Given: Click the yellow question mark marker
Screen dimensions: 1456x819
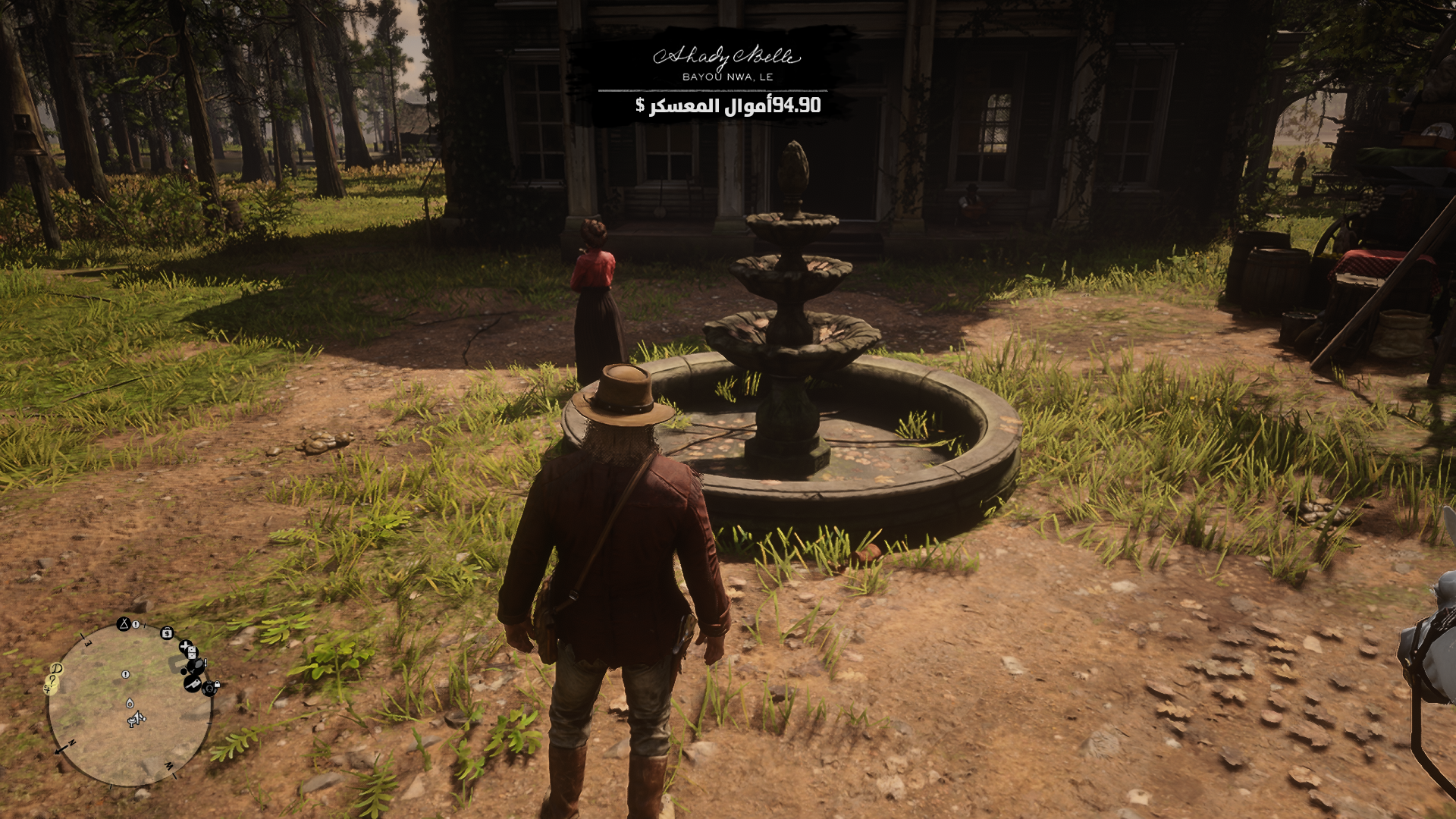Looking at the screenshot, I should [54, 681].
